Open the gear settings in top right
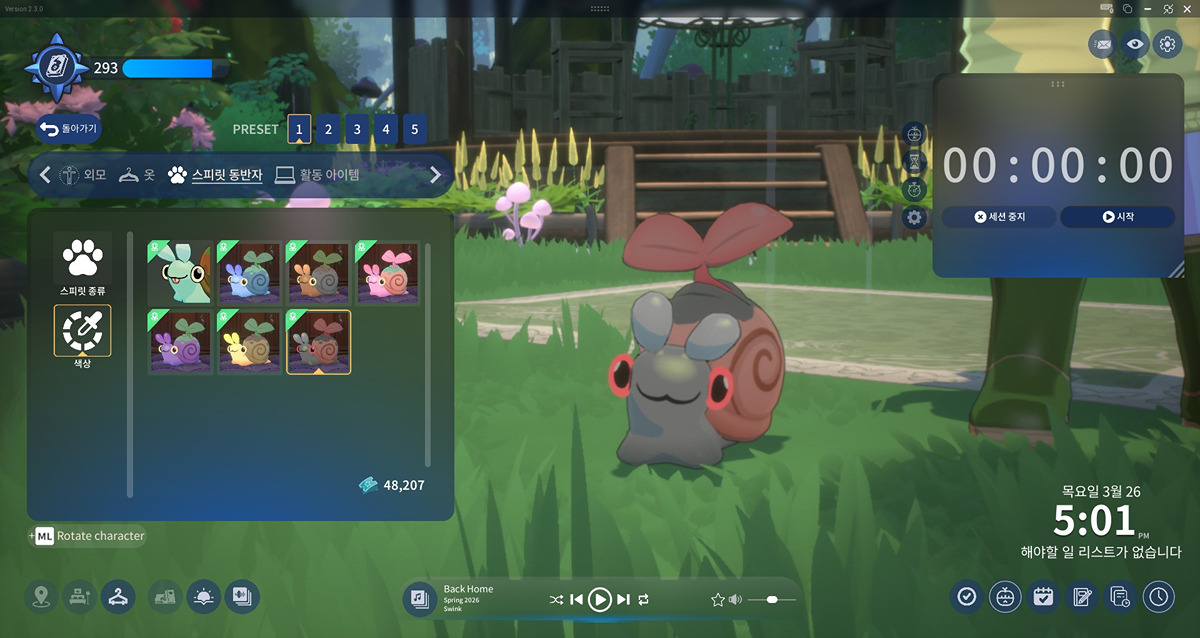This screenshot has width=1200, height=638. click(x=1167, y=43)
